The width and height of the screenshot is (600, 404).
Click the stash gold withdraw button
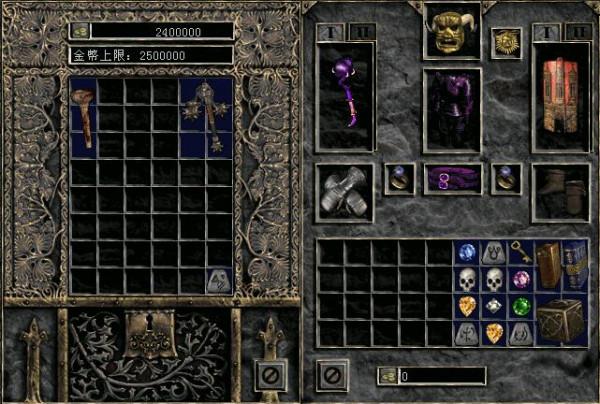(x=80, y=31)
